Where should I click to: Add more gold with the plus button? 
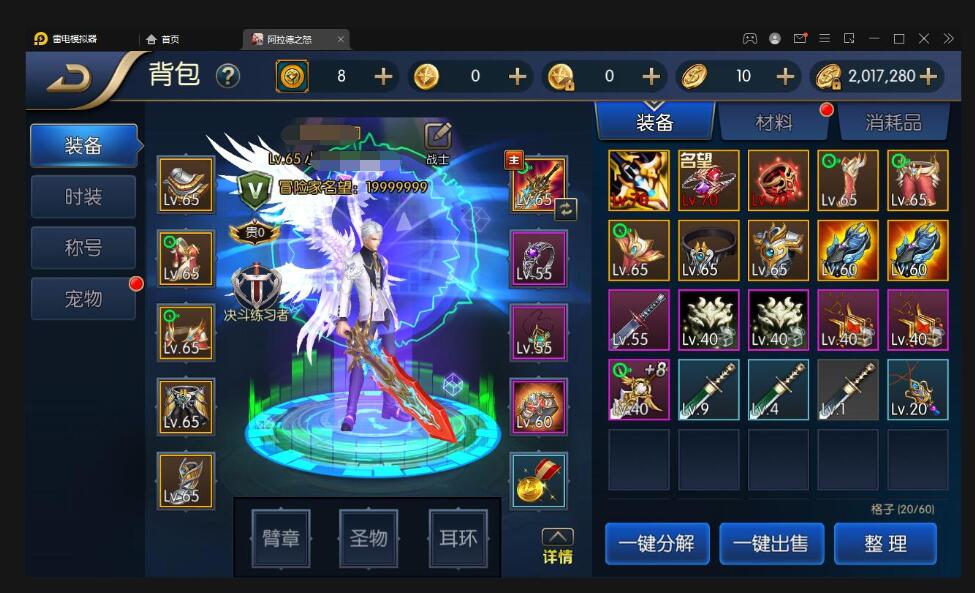[928, 76]
